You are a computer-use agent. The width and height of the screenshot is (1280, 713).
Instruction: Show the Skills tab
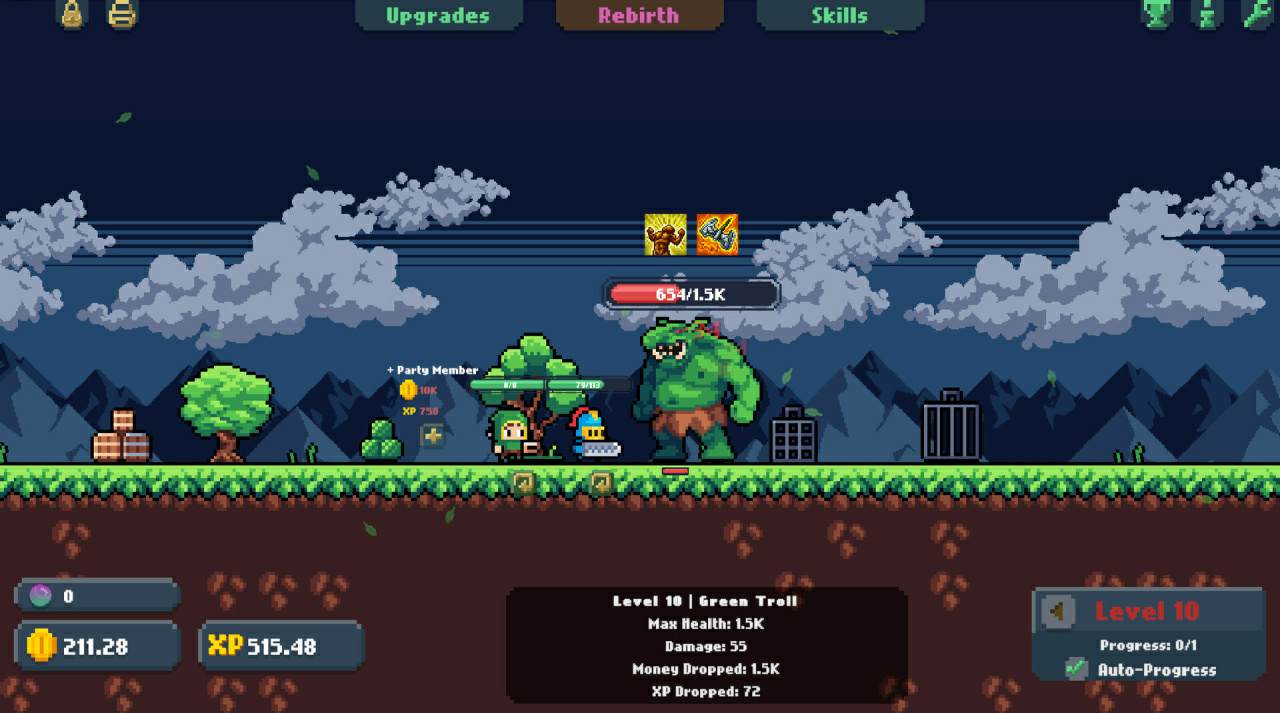click(x=839, y=15)
